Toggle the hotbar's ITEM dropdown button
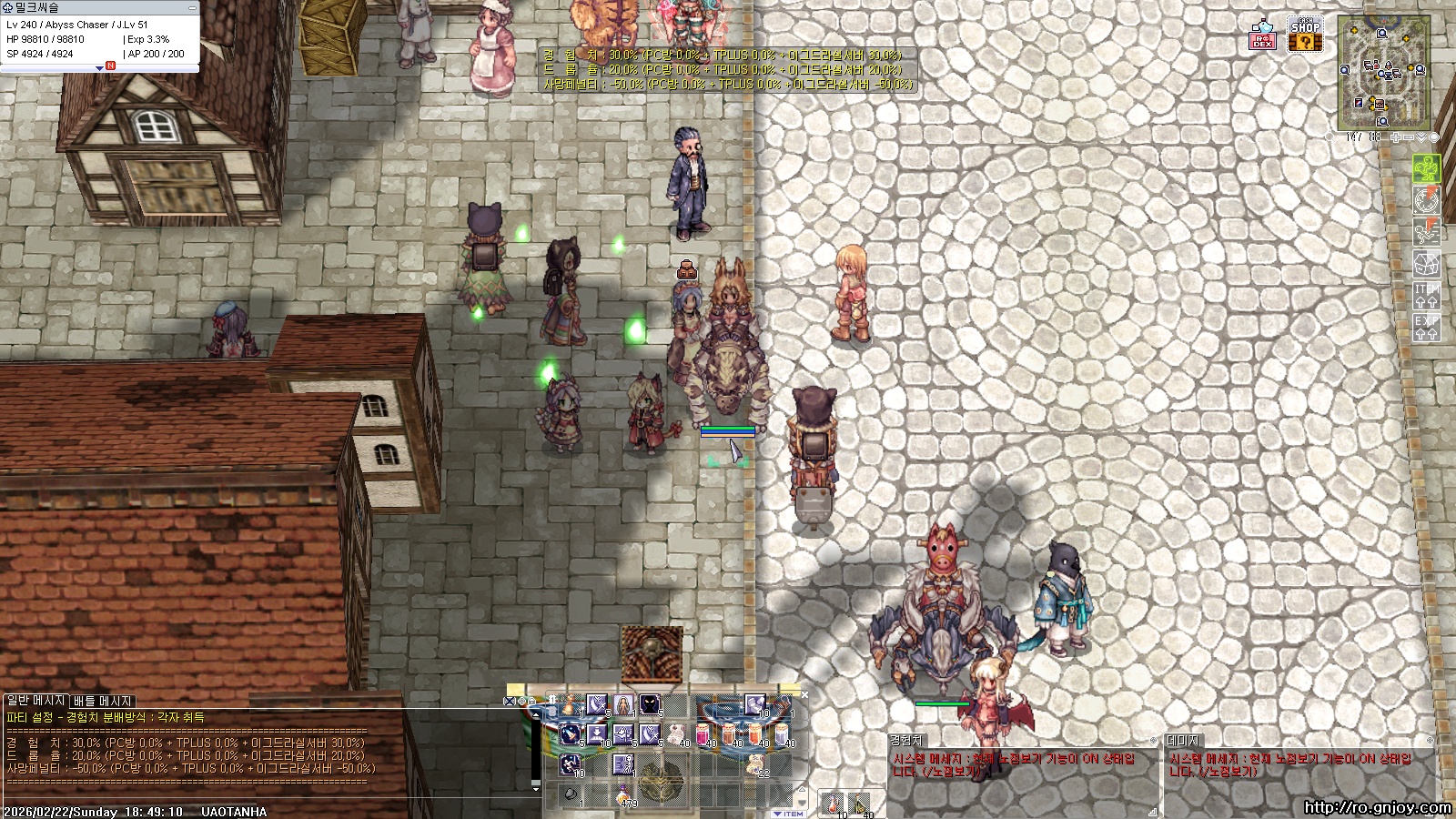Viewport: 1456px width, 819px height. 788,814
